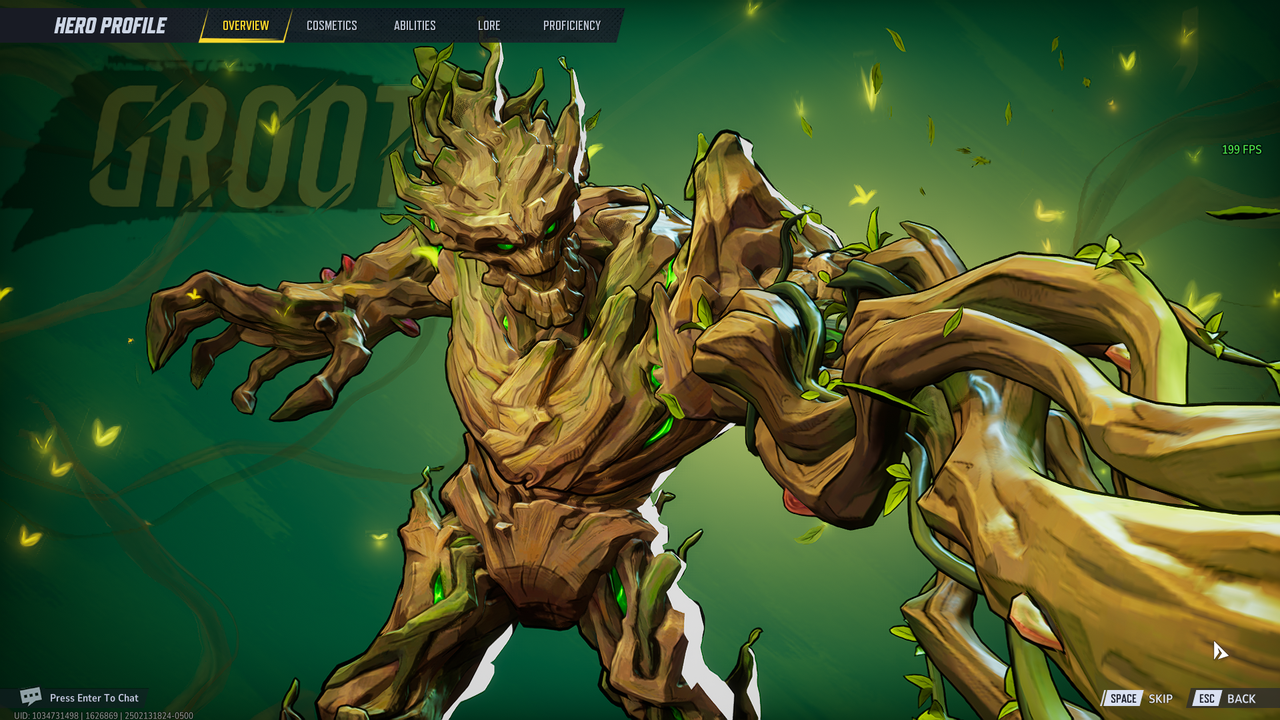
Task: Click the yellow underline below Overview
Action: tap(245, 40)
